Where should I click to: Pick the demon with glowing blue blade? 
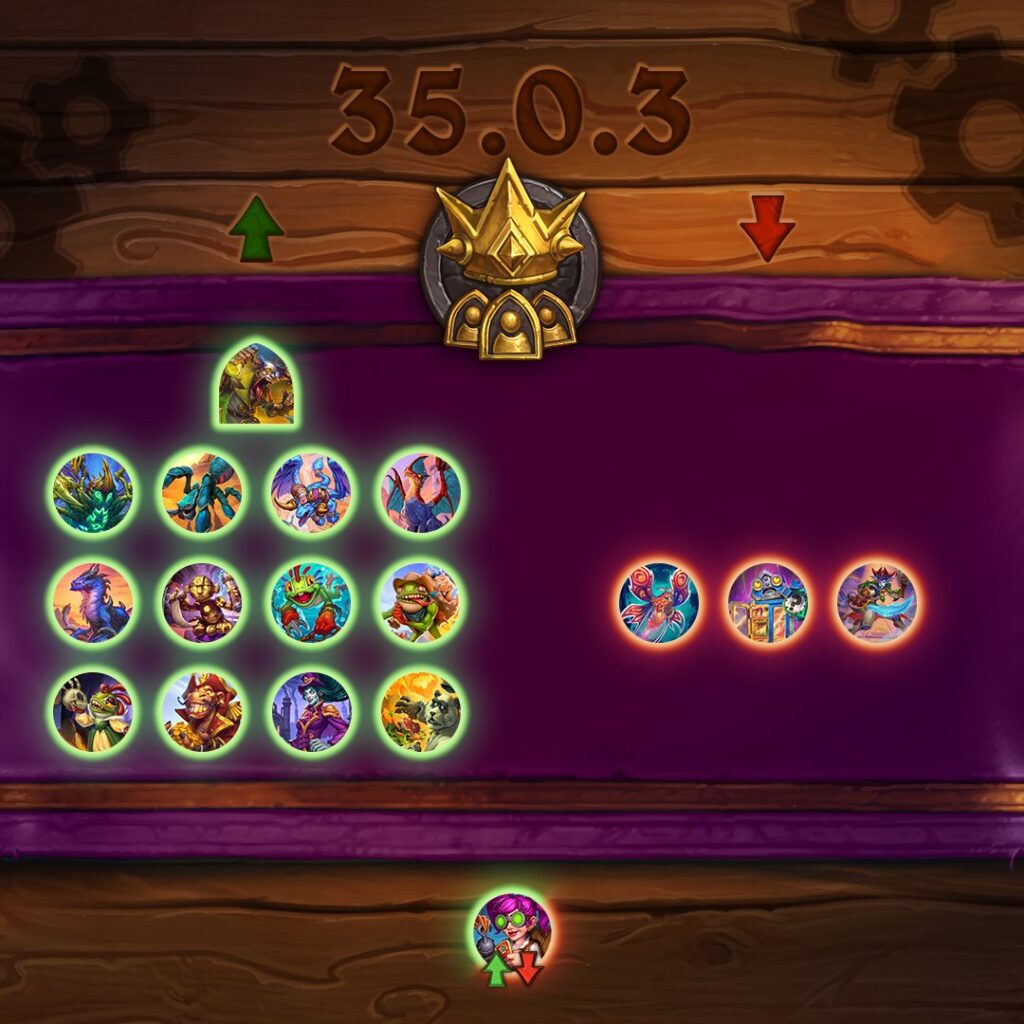point(876,602)
